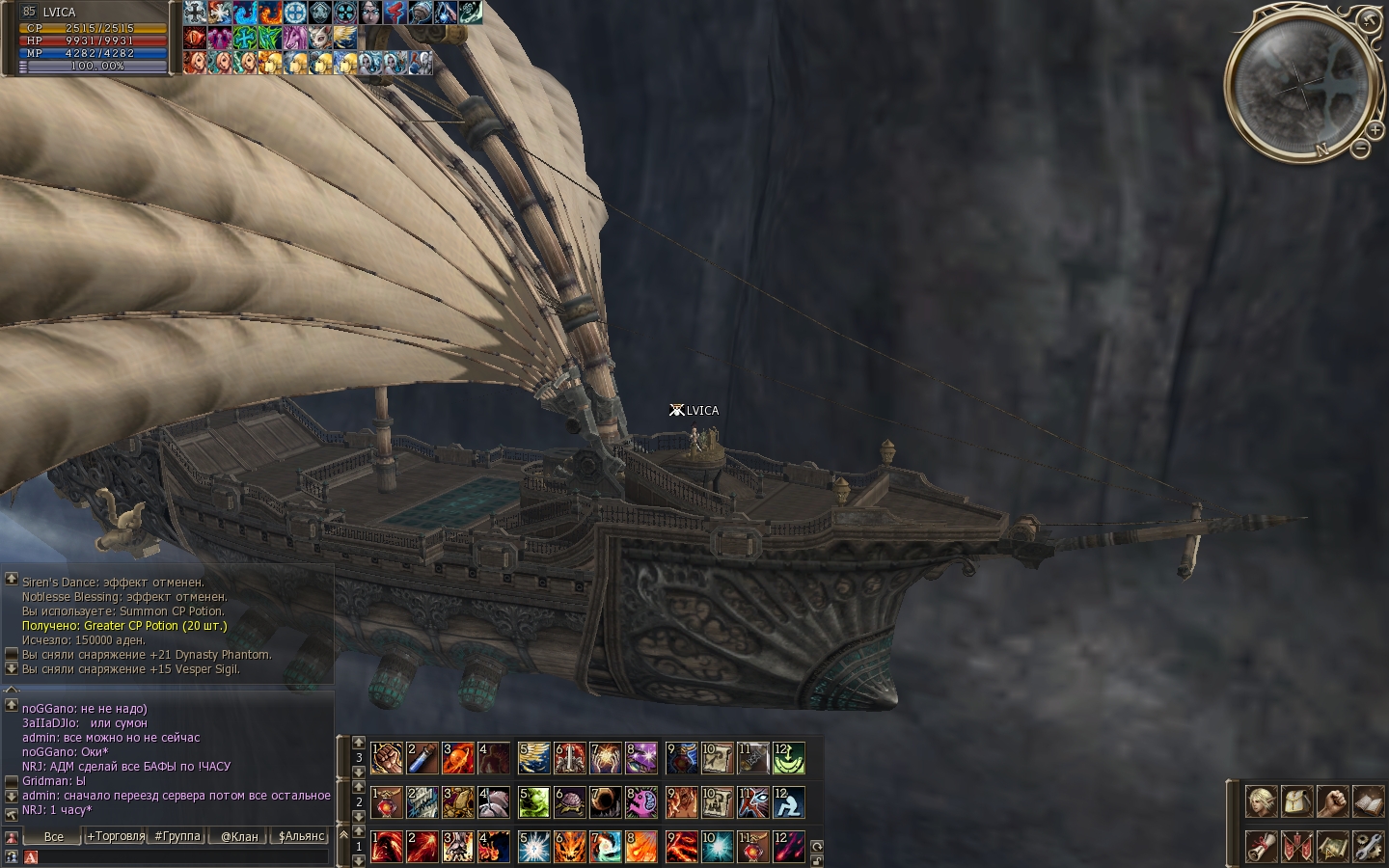Zoom out the minimap with minus button
The image size is (1389, 868).
[x=1360, y=149]
